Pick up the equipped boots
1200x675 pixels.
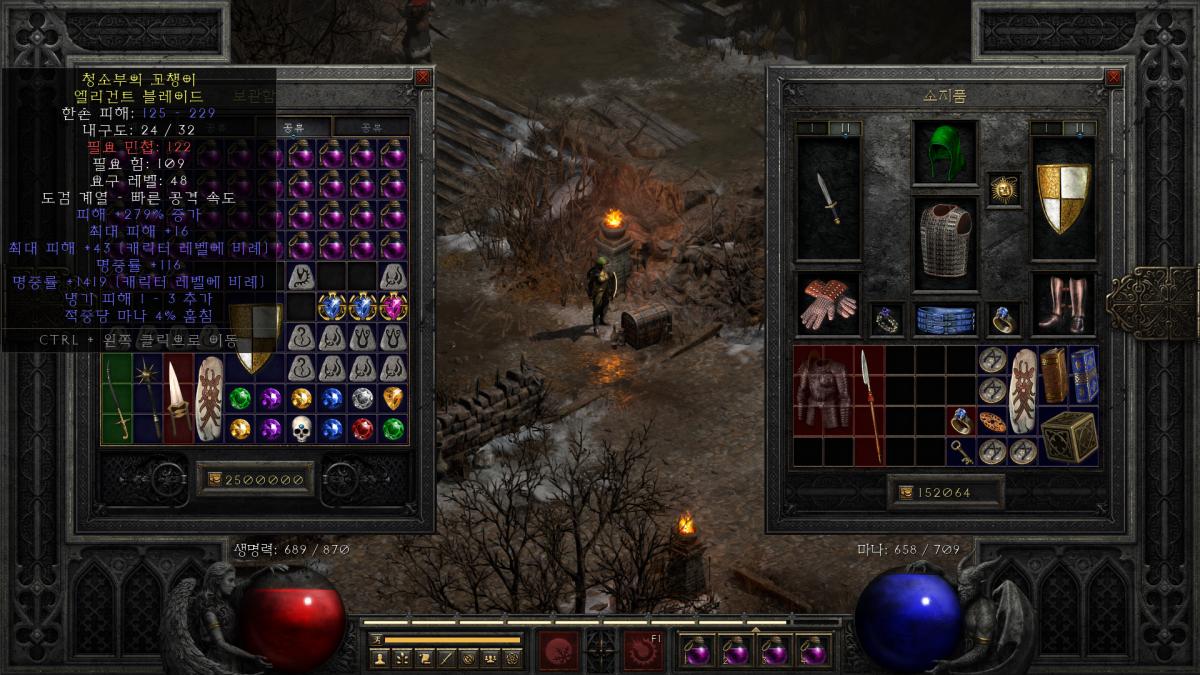click(x=1062, y=304)
